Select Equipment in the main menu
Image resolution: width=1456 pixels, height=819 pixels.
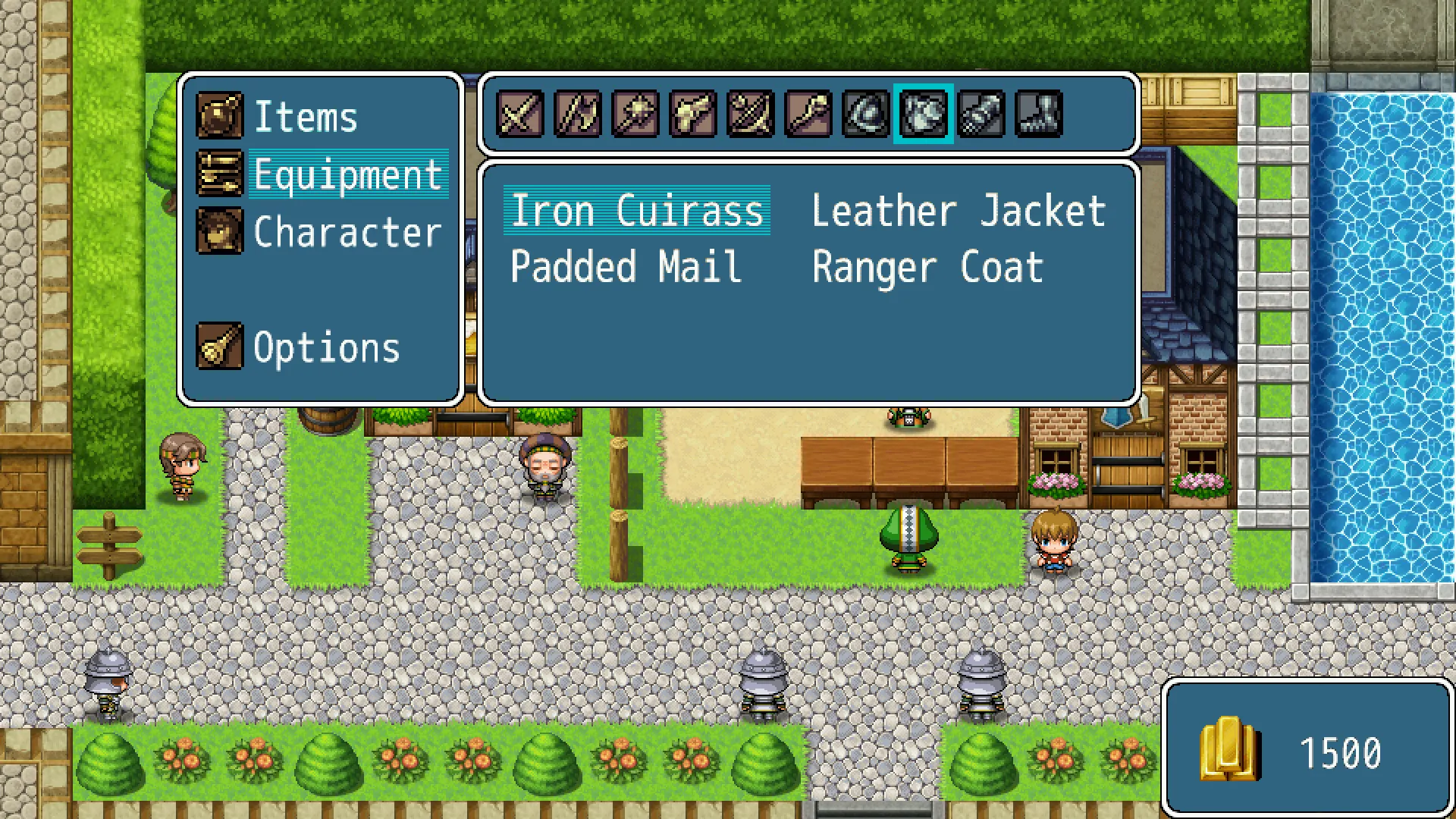[x=347, y=174]
